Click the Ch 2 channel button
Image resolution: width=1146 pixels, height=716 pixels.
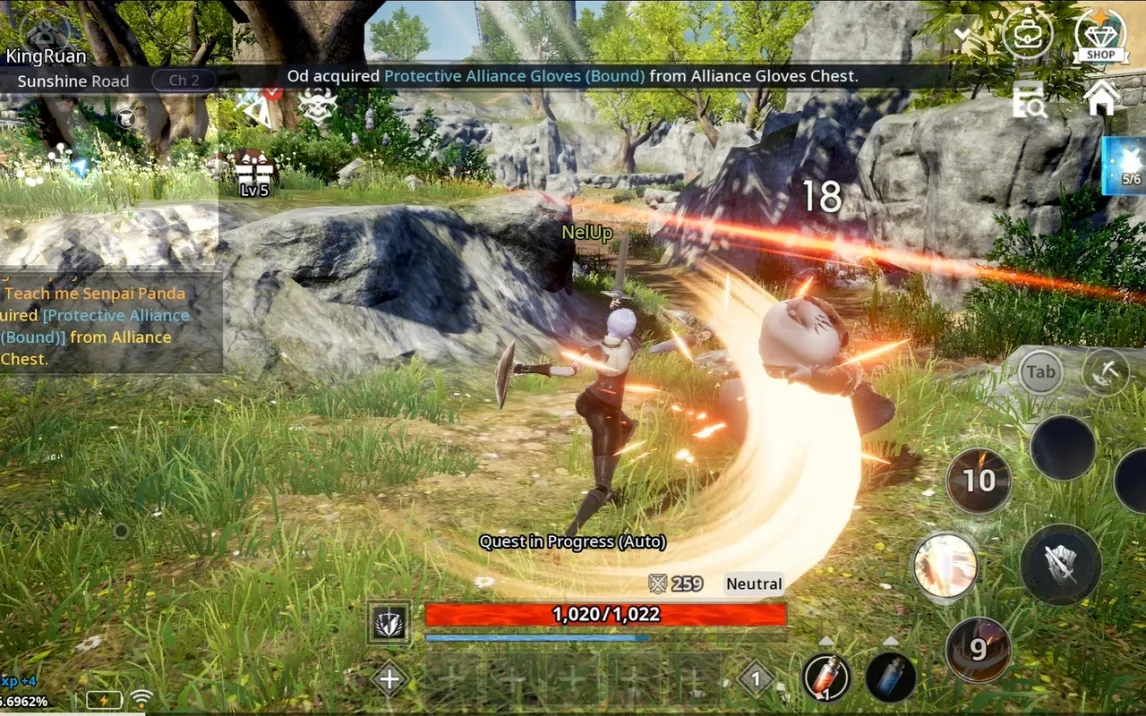[184, 80]
